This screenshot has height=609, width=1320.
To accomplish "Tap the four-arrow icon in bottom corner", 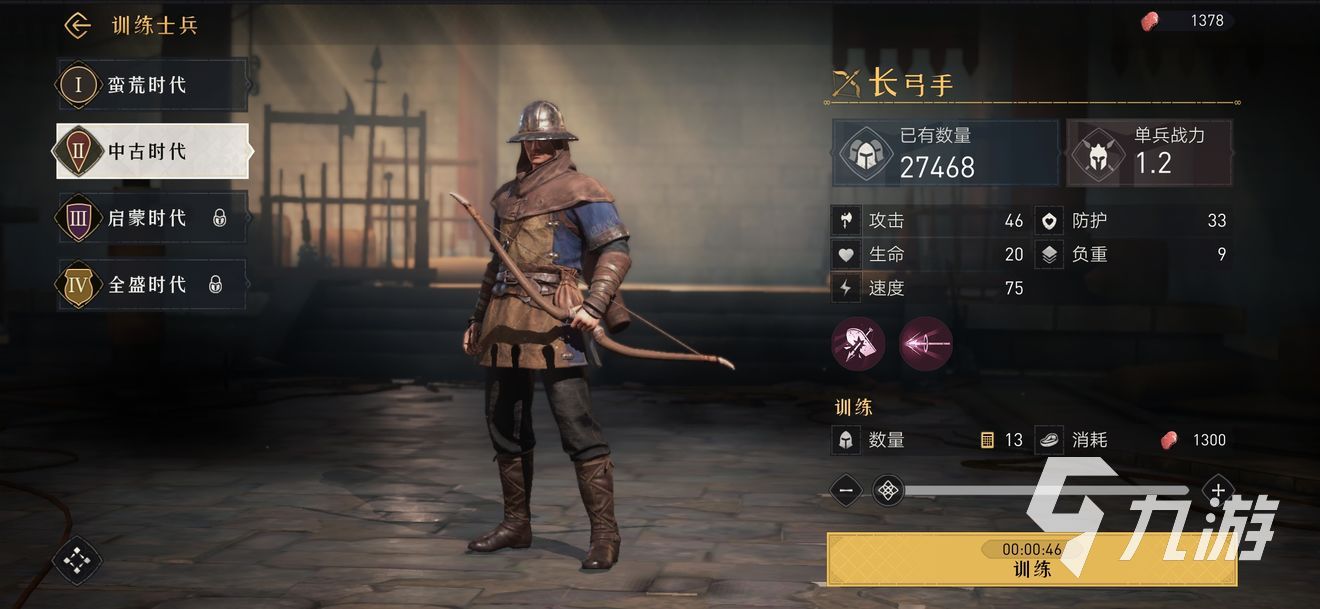I will coord(77,561).
